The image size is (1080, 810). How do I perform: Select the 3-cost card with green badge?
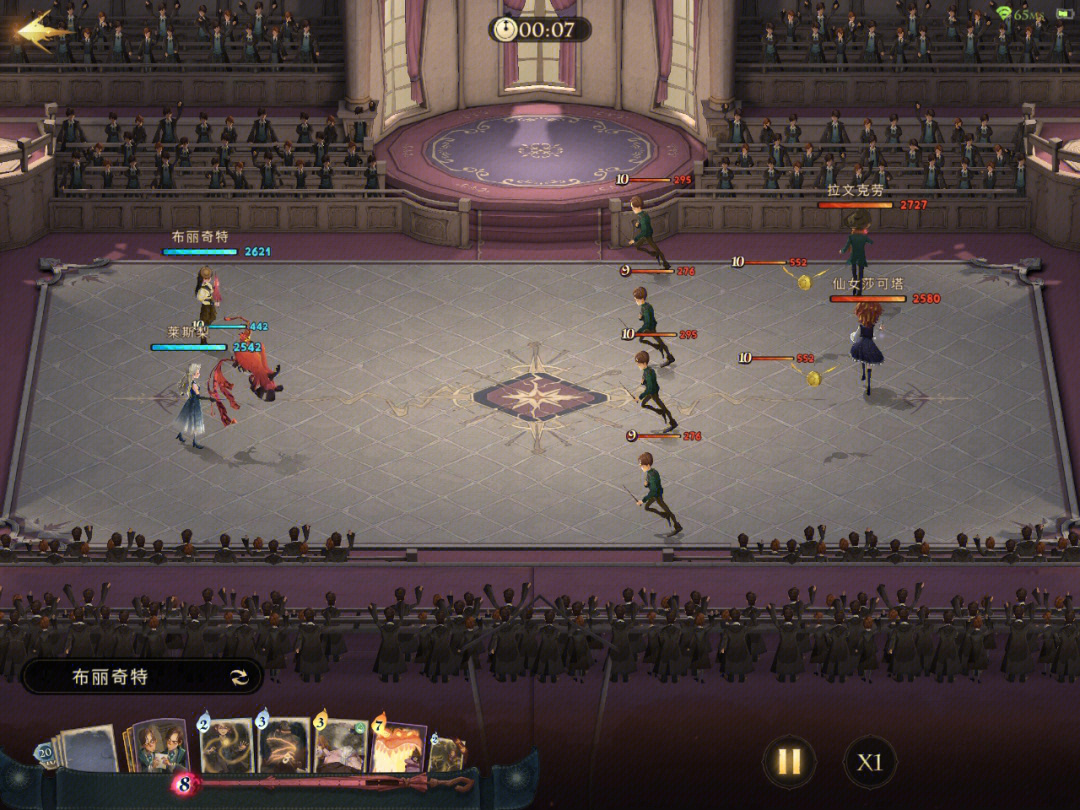point(342,747)
